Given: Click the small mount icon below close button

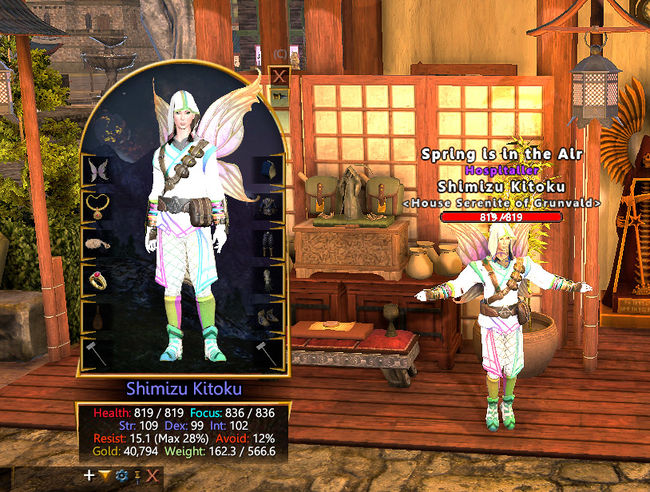Looking at the screenshot, I should (x=279, y=97).
